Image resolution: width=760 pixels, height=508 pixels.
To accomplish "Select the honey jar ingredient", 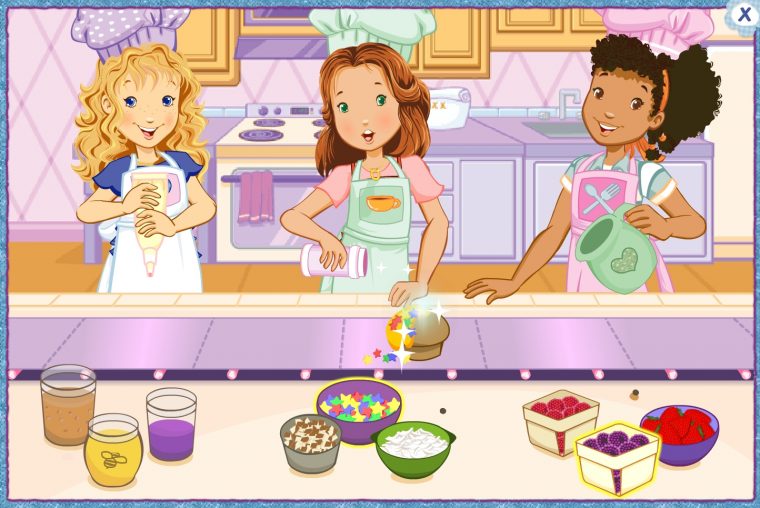I will coord(112,451).
